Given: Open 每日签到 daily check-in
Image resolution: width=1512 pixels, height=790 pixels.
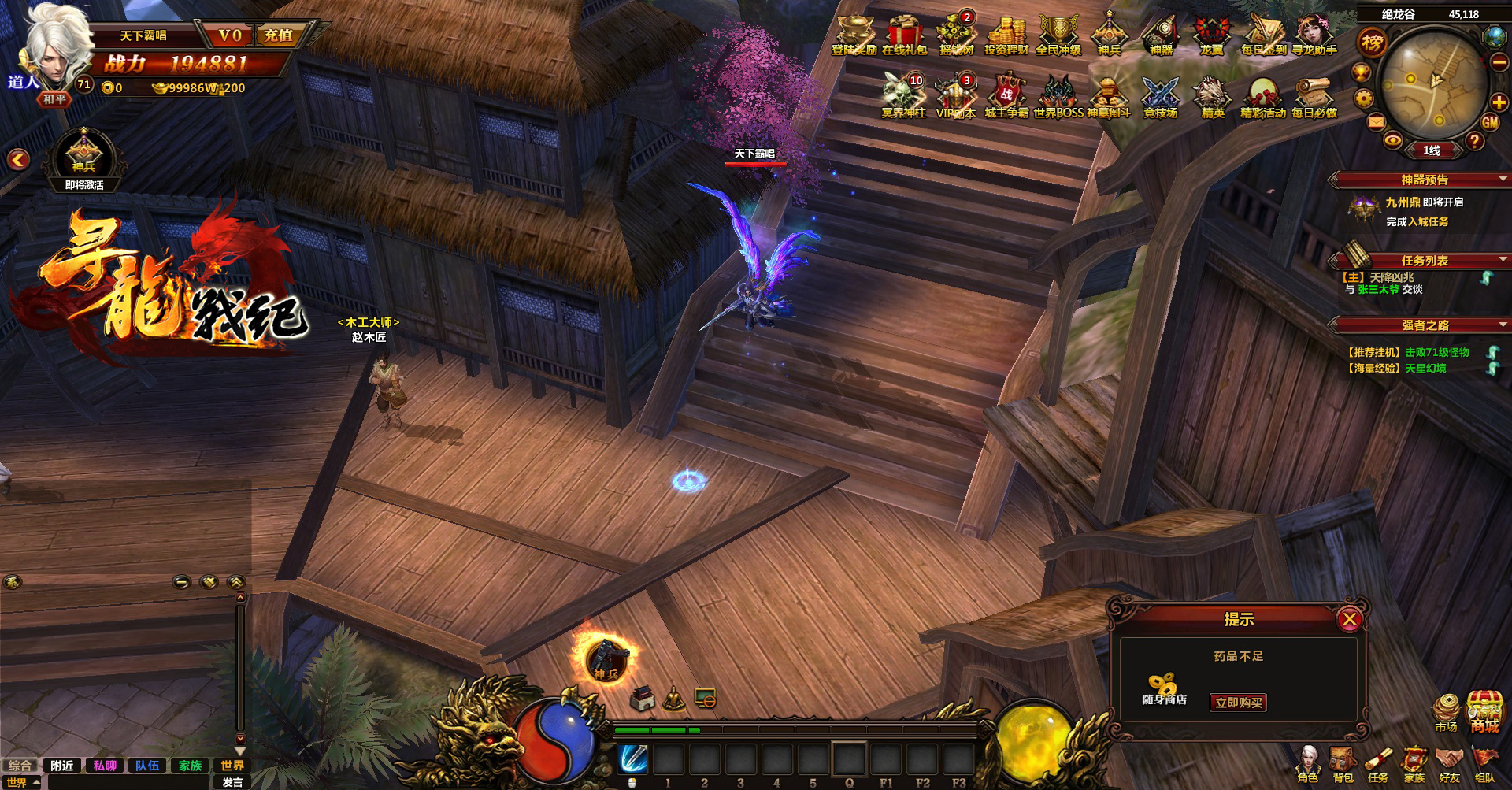Looking at the screenshot, I should coord(1263,35).
